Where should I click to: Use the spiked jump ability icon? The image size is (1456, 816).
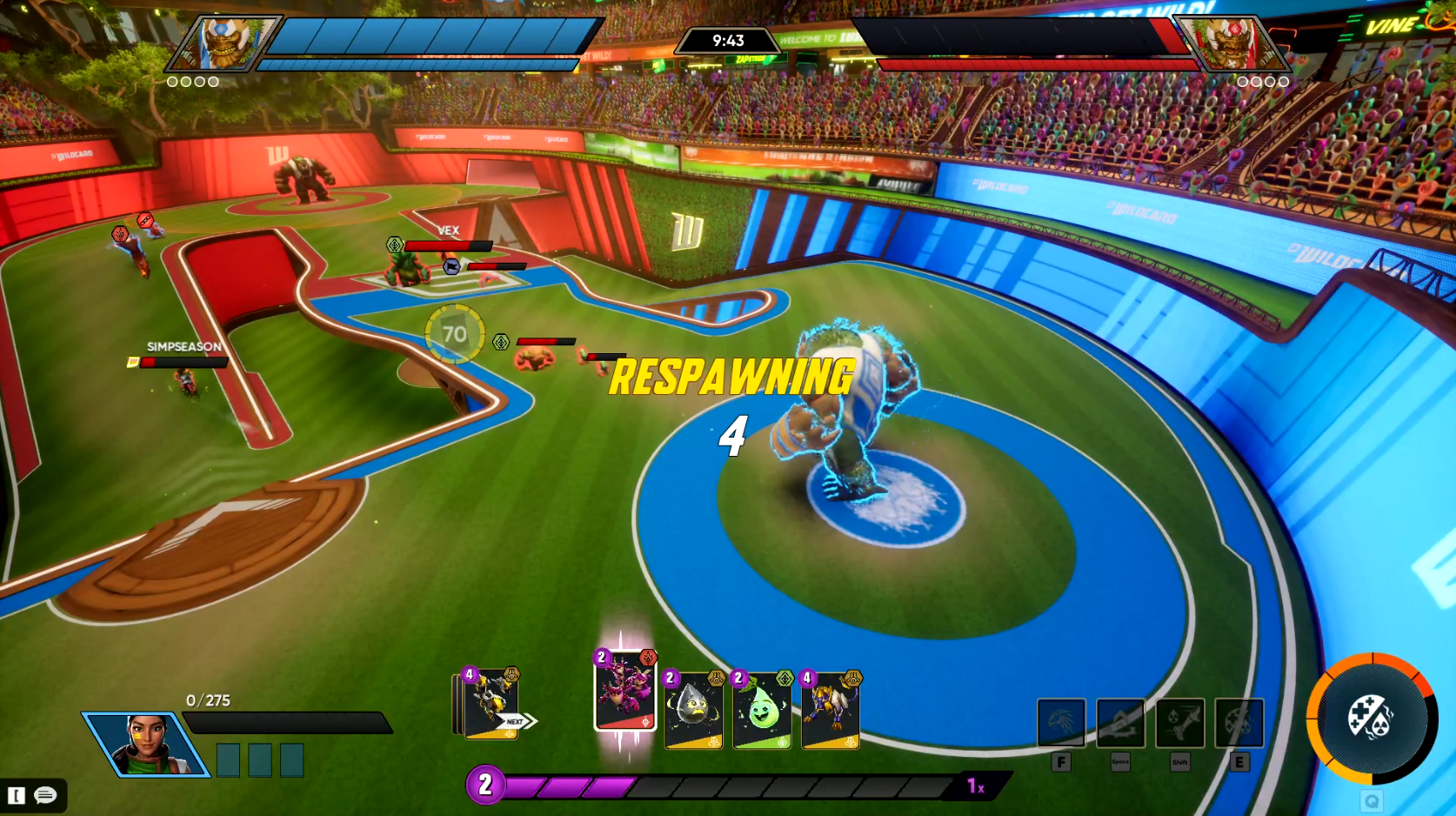1120,722
